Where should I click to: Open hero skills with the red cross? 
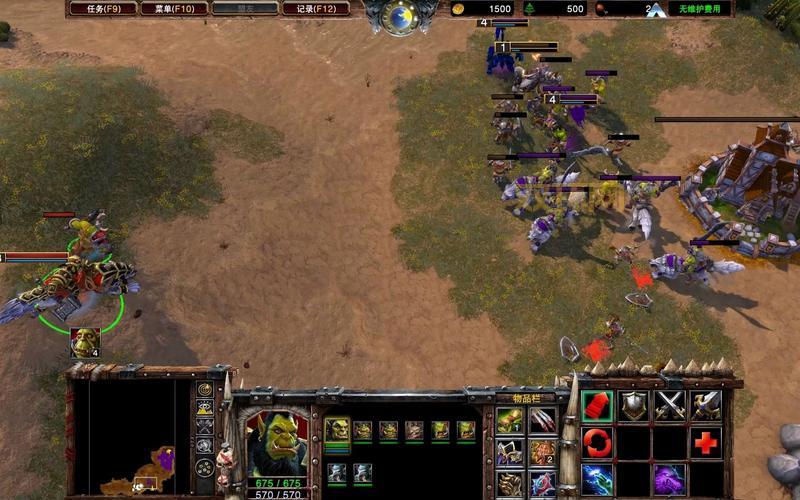click(706, 442)
